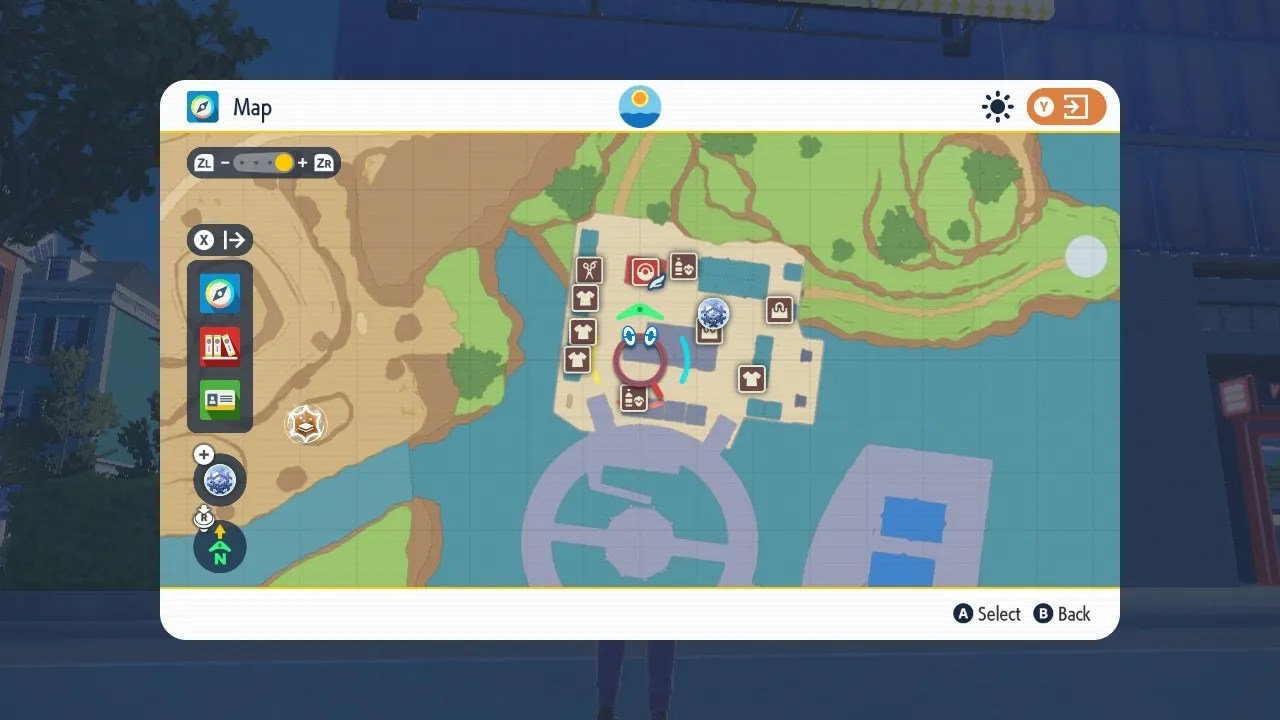Click the gym badge emblem west of town
Screen dimensions: 1280x720
click(x=305, y=423)
